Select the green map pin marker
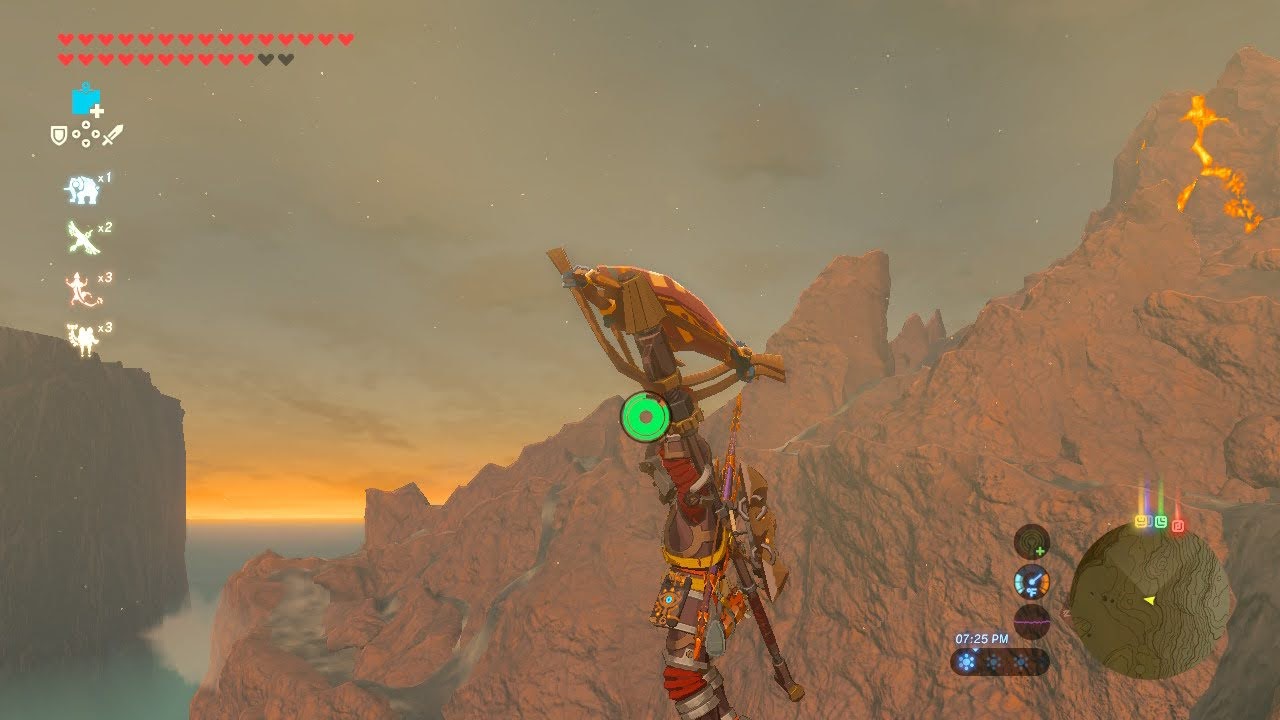The height and width of the screenshot is (720, 1280). coord(1160,522)
